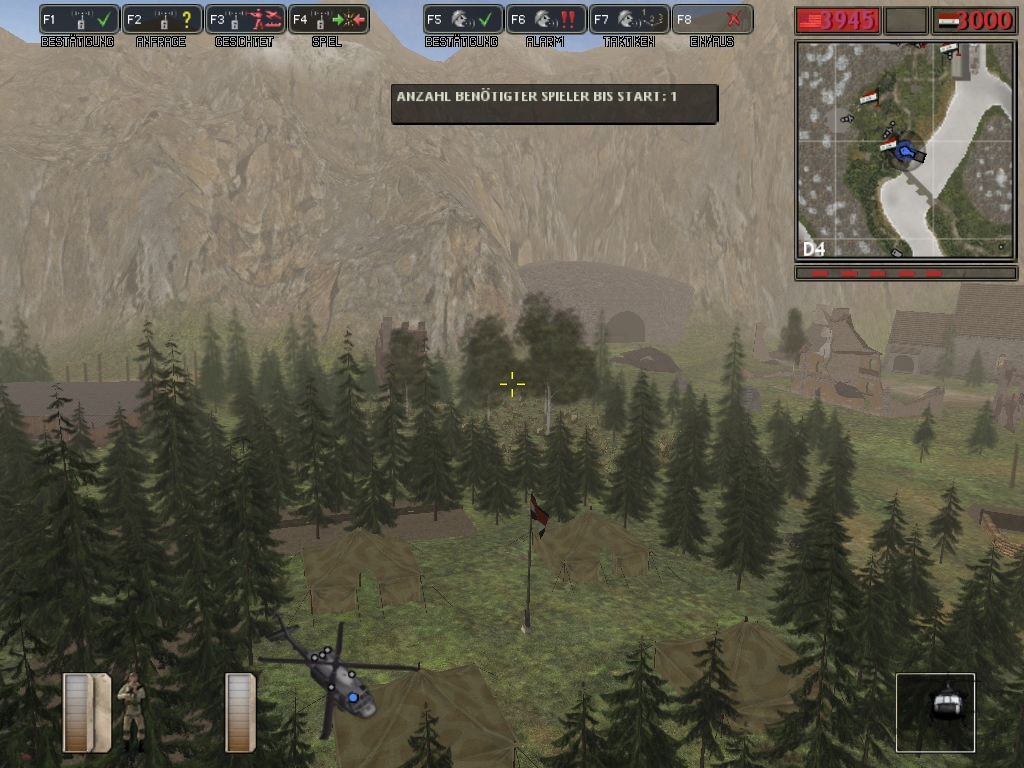Choose the F3 Gesichtet radio command
1024x768 pixels.
click(x=246, y=19)
